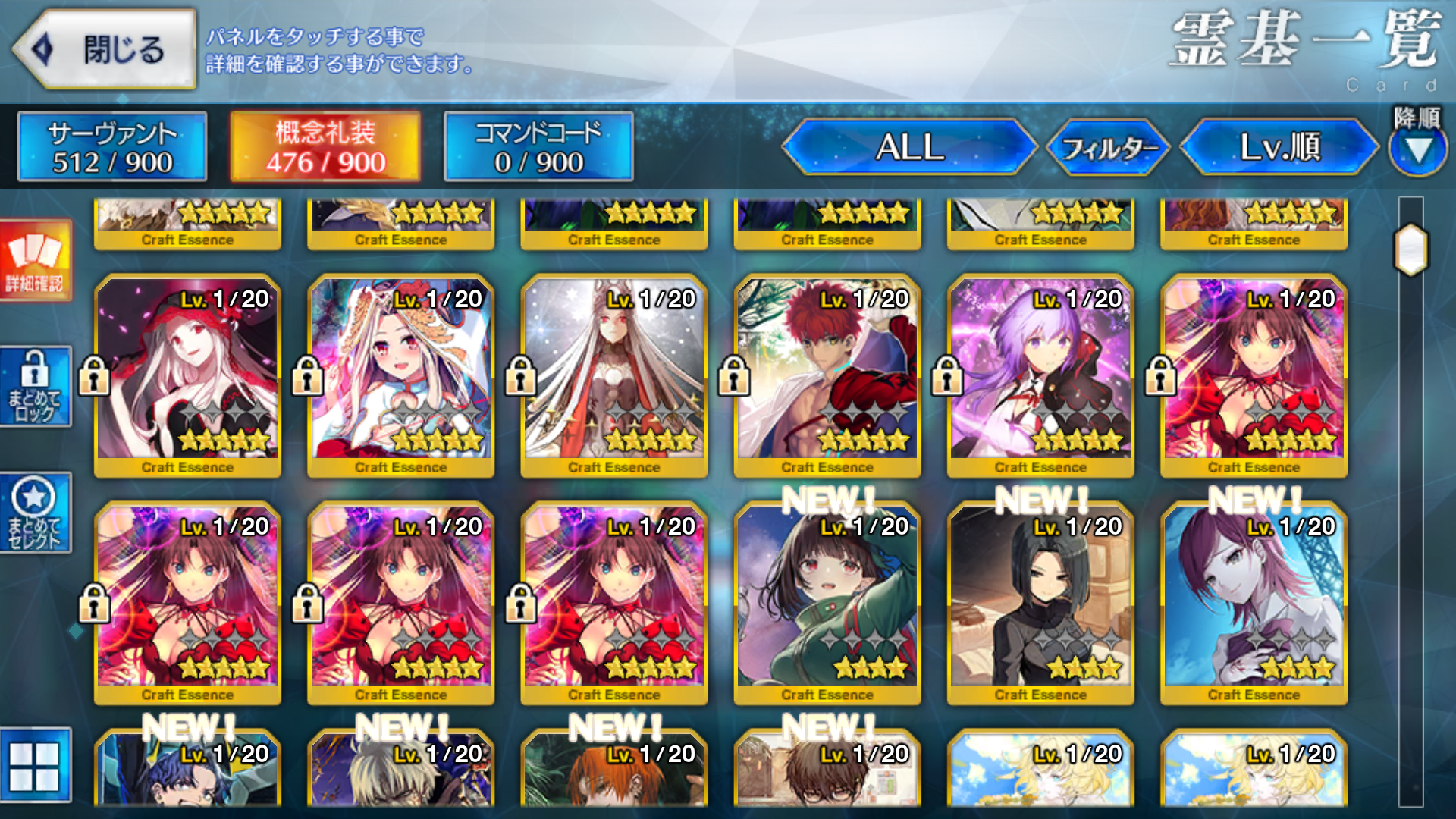Image resolution: width=1456 pixels, height=819 pixels.
Task: Open the まとめてセレクト batch select tool
Action: click(x=36, y=512)
